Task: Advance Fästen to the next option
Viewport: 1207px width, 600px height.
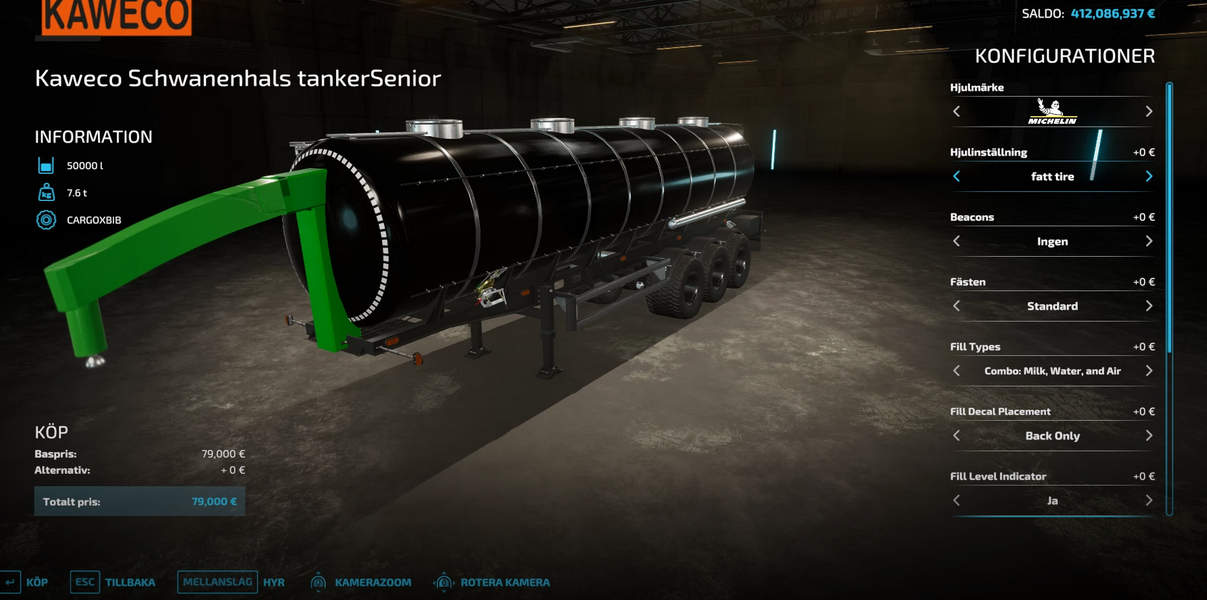Action: (x=1148, y=306)
